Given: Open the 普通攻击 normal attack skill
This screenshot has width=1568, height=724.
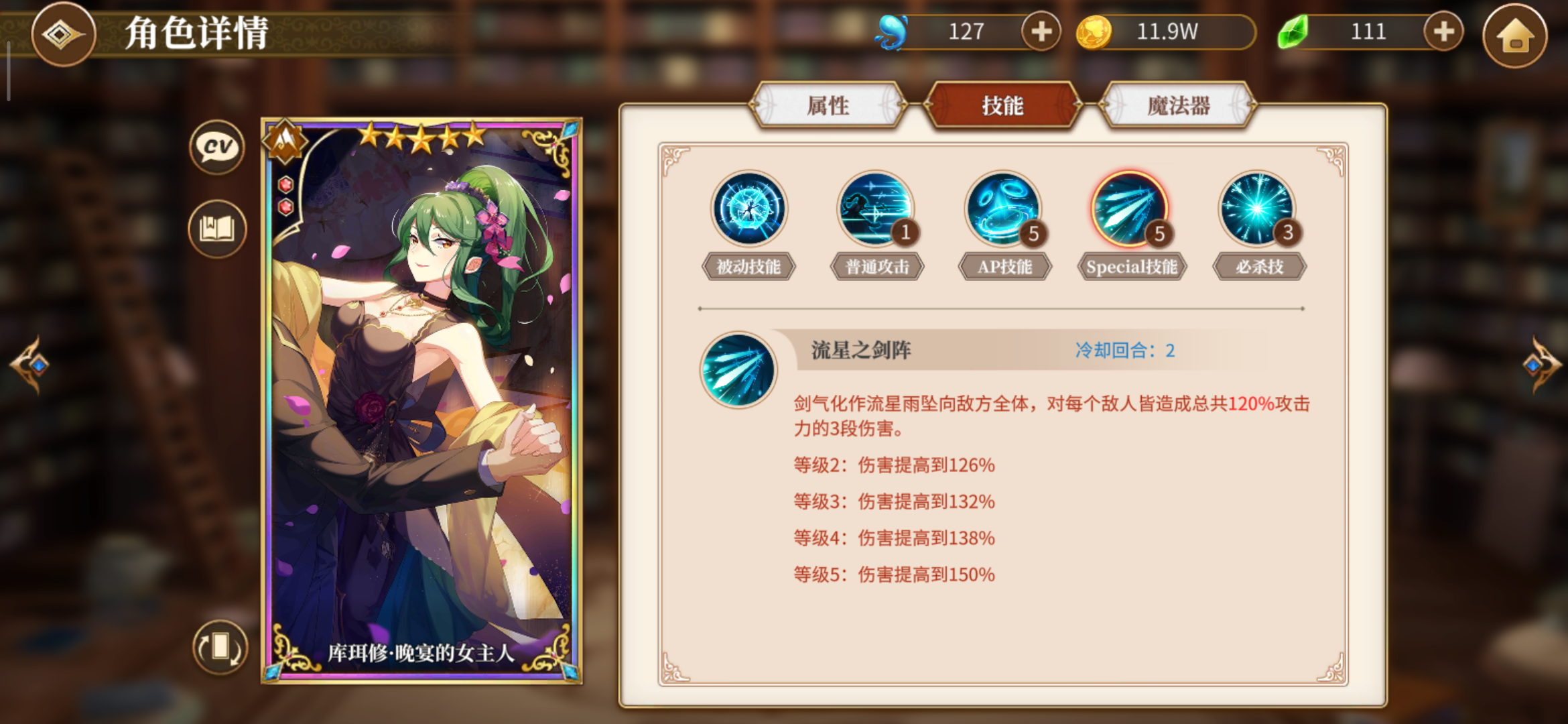Looking at the screenshot, I should click(874, 210).
